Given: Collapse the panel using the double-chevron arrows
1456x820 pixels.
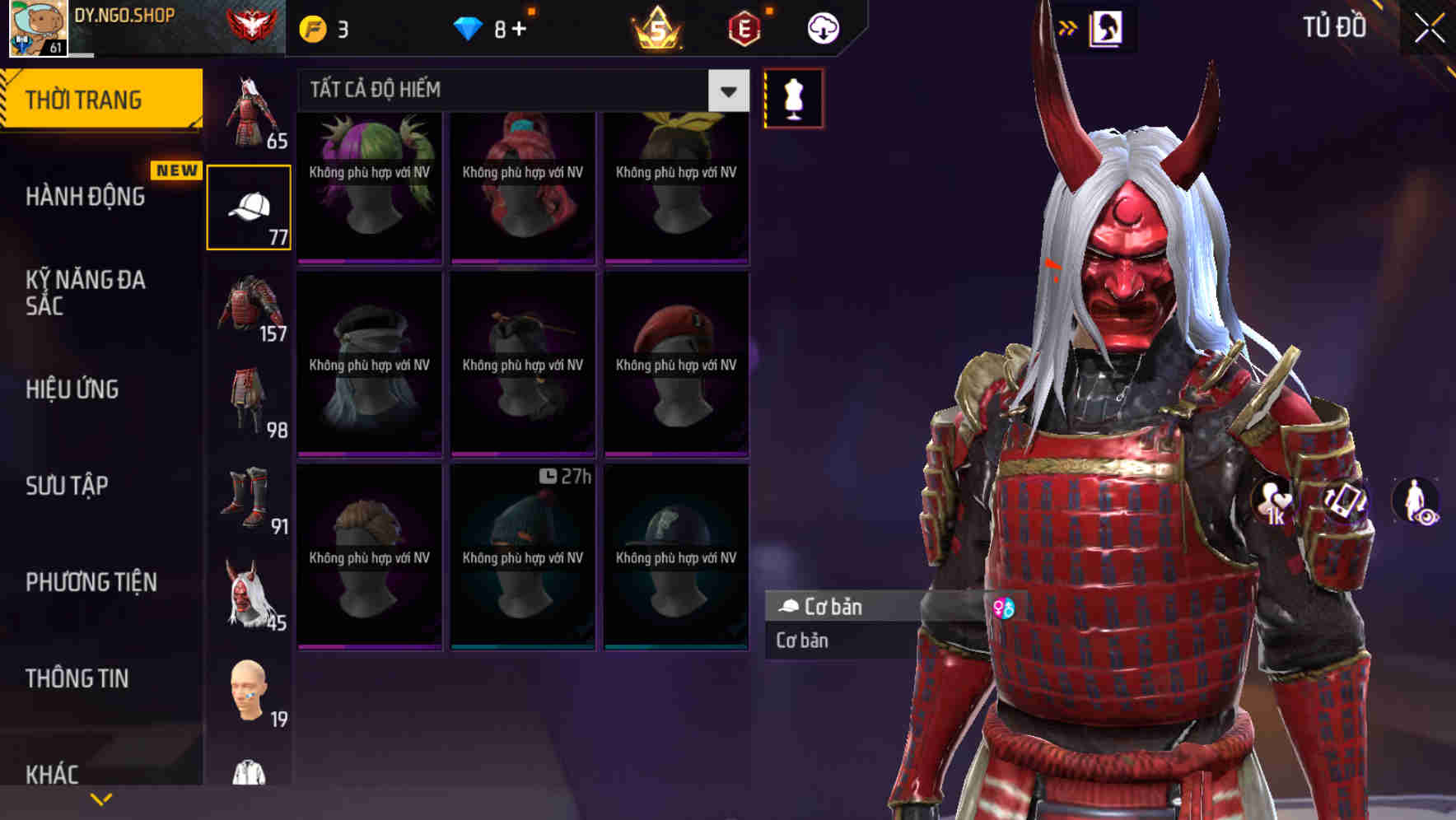Looking at the screenshot, I should coord(1066,26).
